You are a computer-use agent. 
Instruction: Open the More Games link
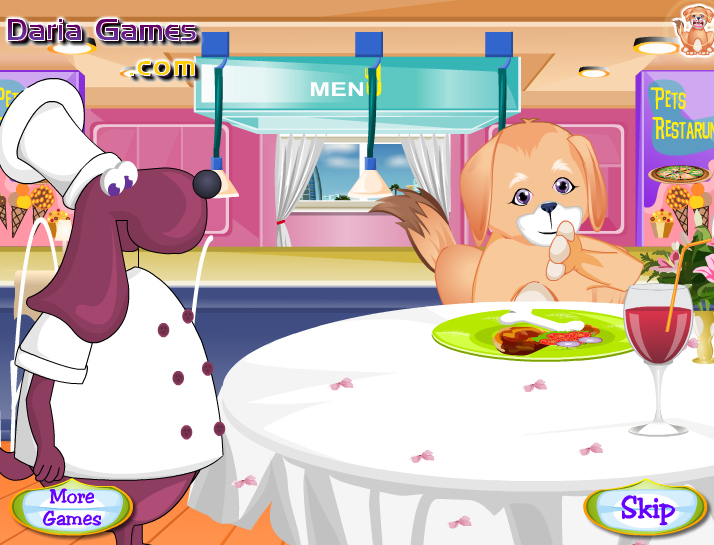pyautogui.click(x=72, y=508)
